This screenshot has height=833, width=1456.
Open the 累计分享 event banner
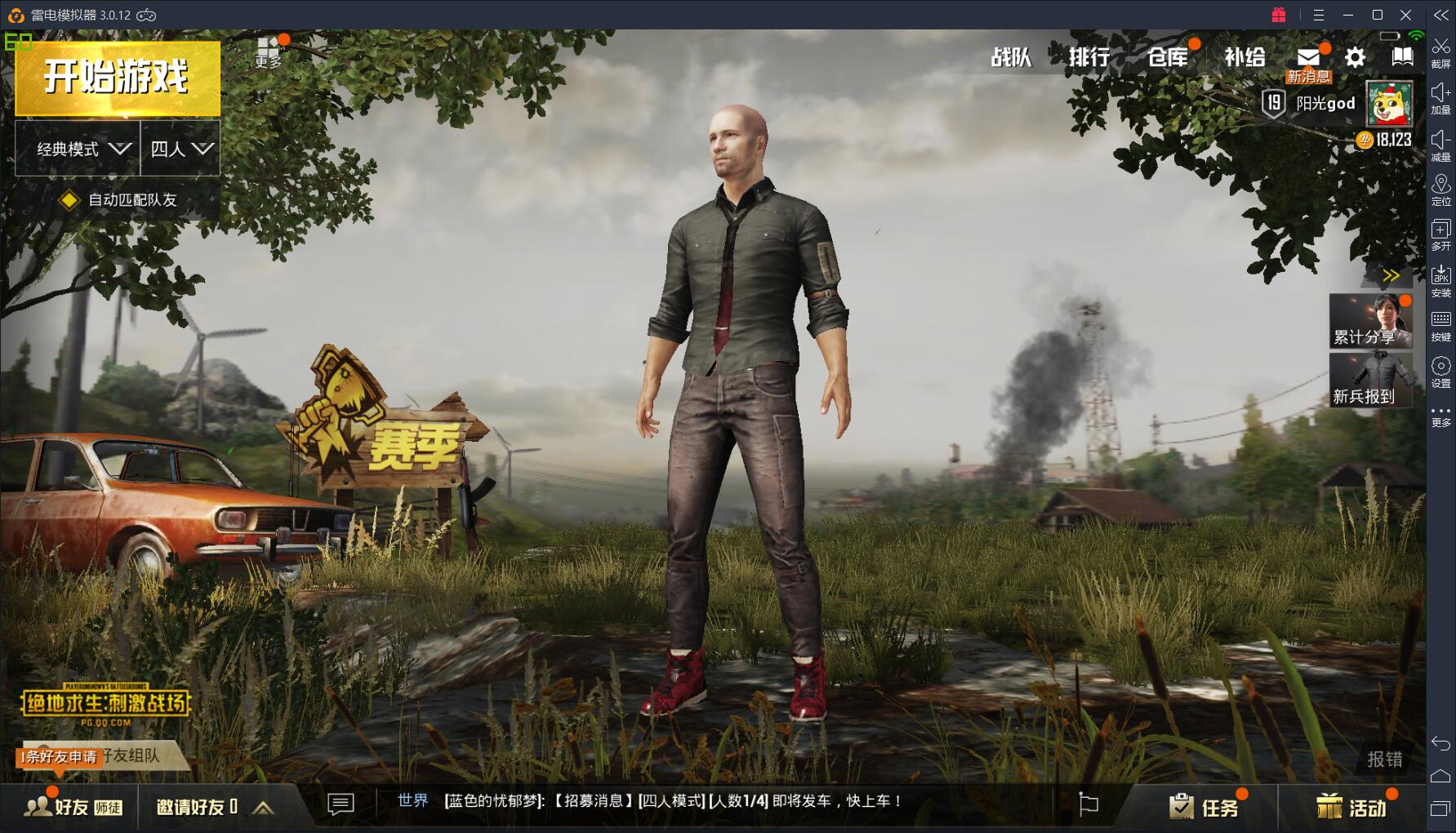point(1371,321)
